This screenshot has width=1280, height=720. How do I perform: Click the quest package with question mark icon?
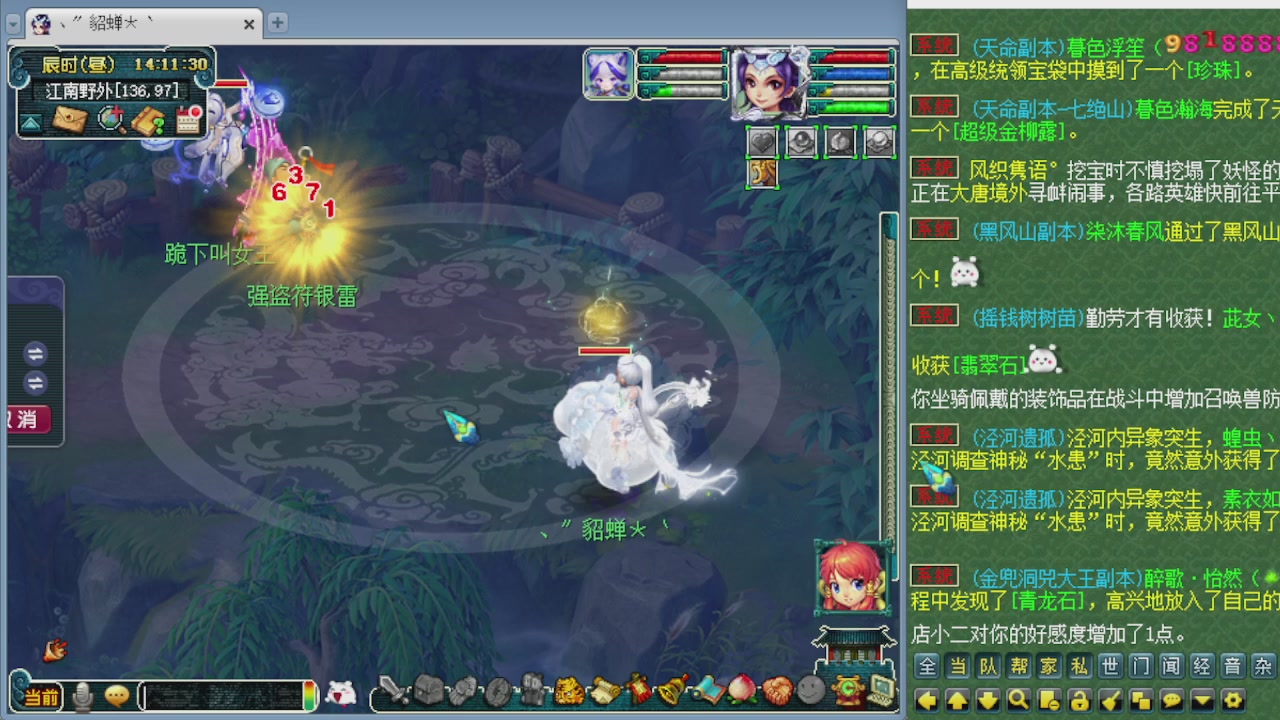point(148,120)
